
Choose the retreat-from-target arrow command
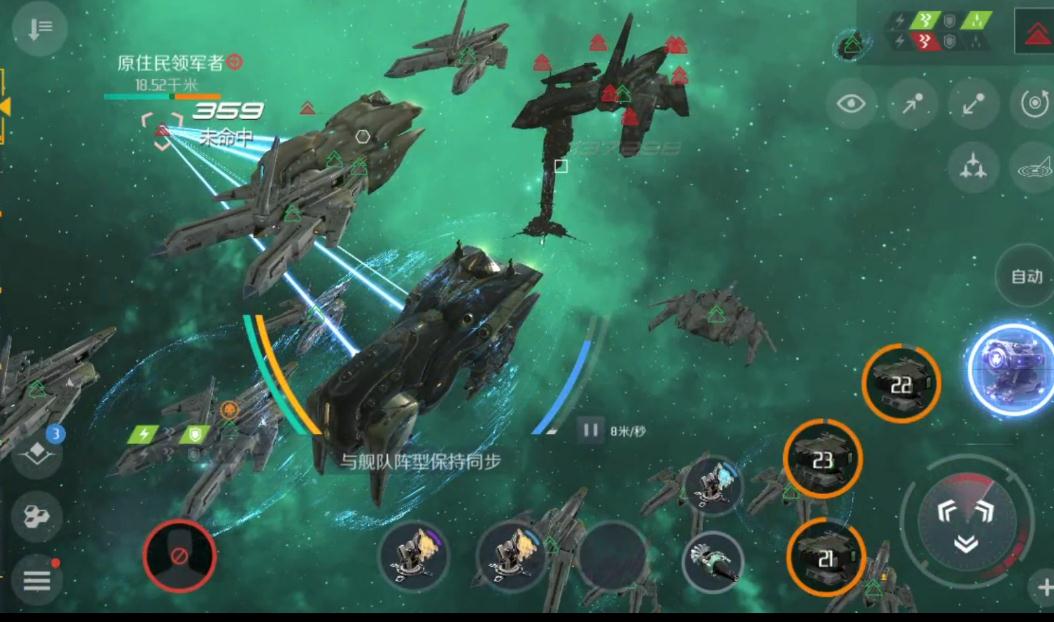[973, 104]
